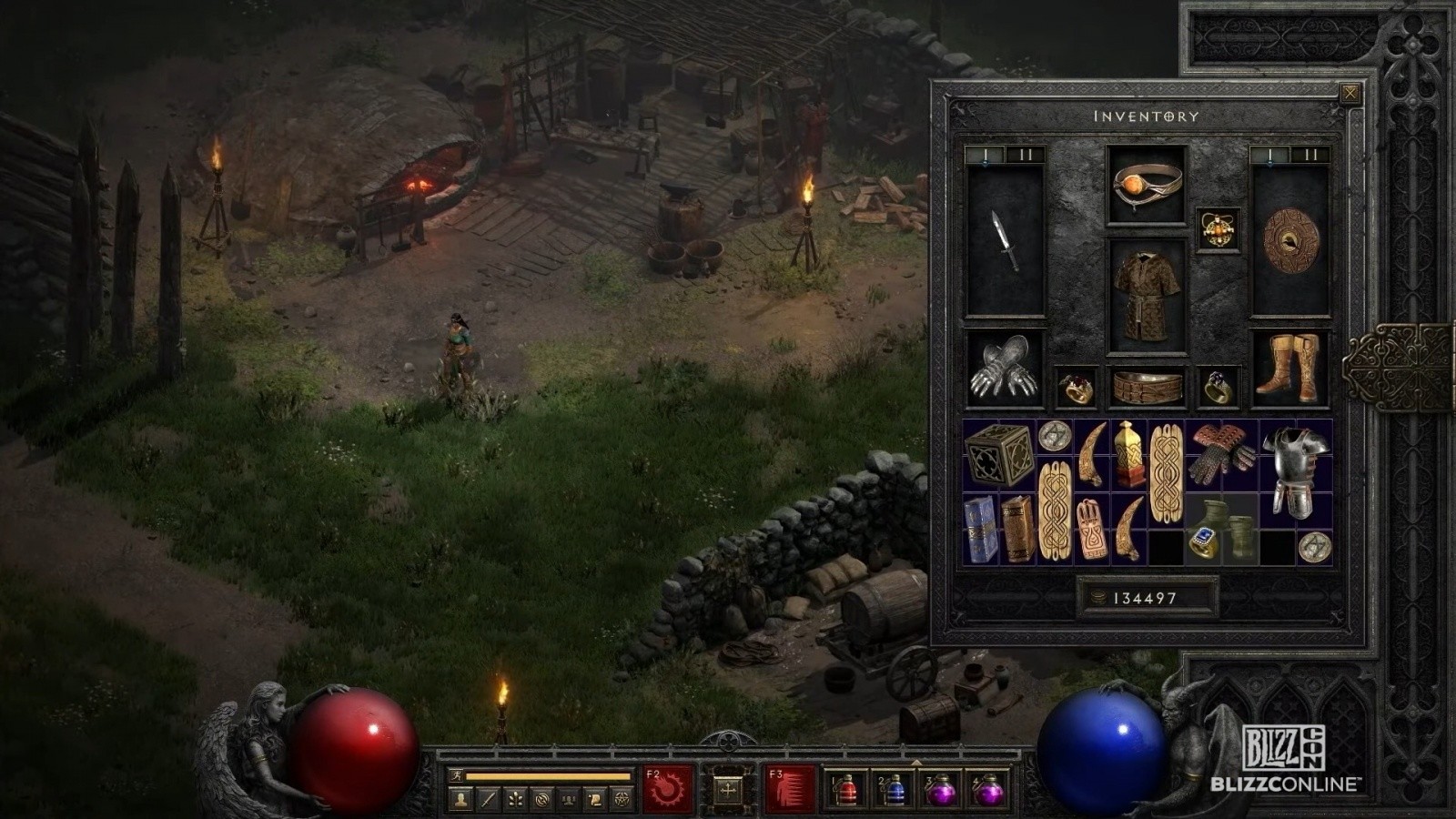Select the equipped round shield slot
The width and height of the screenshot is (1456, 819).
pyautogui.click(x=1290, y=240)
